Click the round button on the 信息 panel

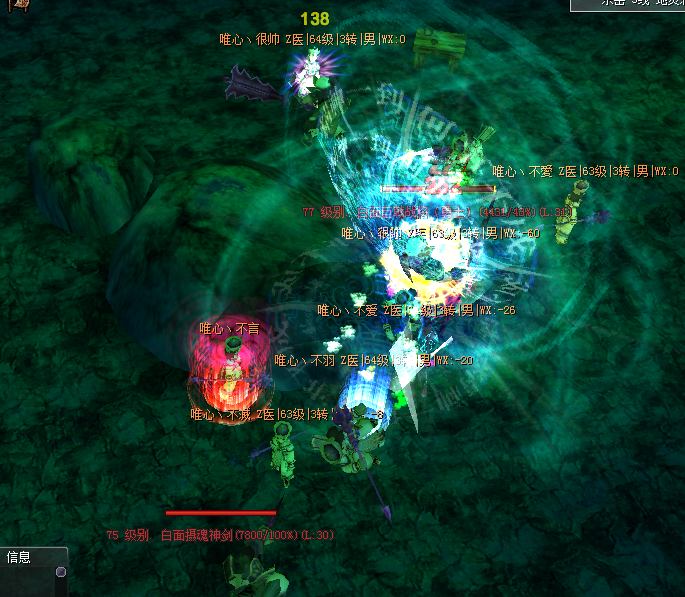click(61, 572)
